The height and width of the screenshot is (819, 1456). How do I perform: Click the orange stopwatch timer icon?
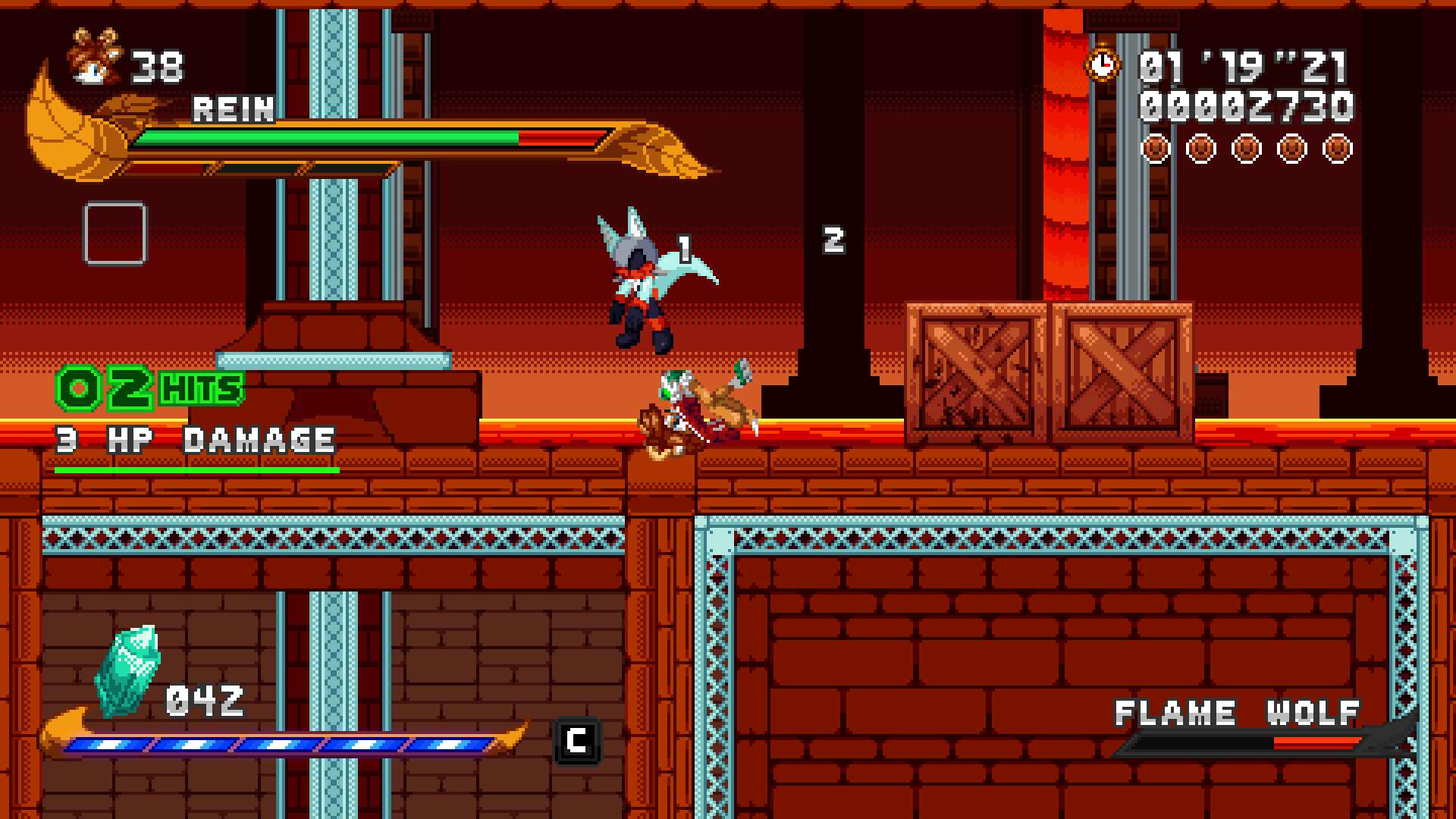[x=1102, y=64]
